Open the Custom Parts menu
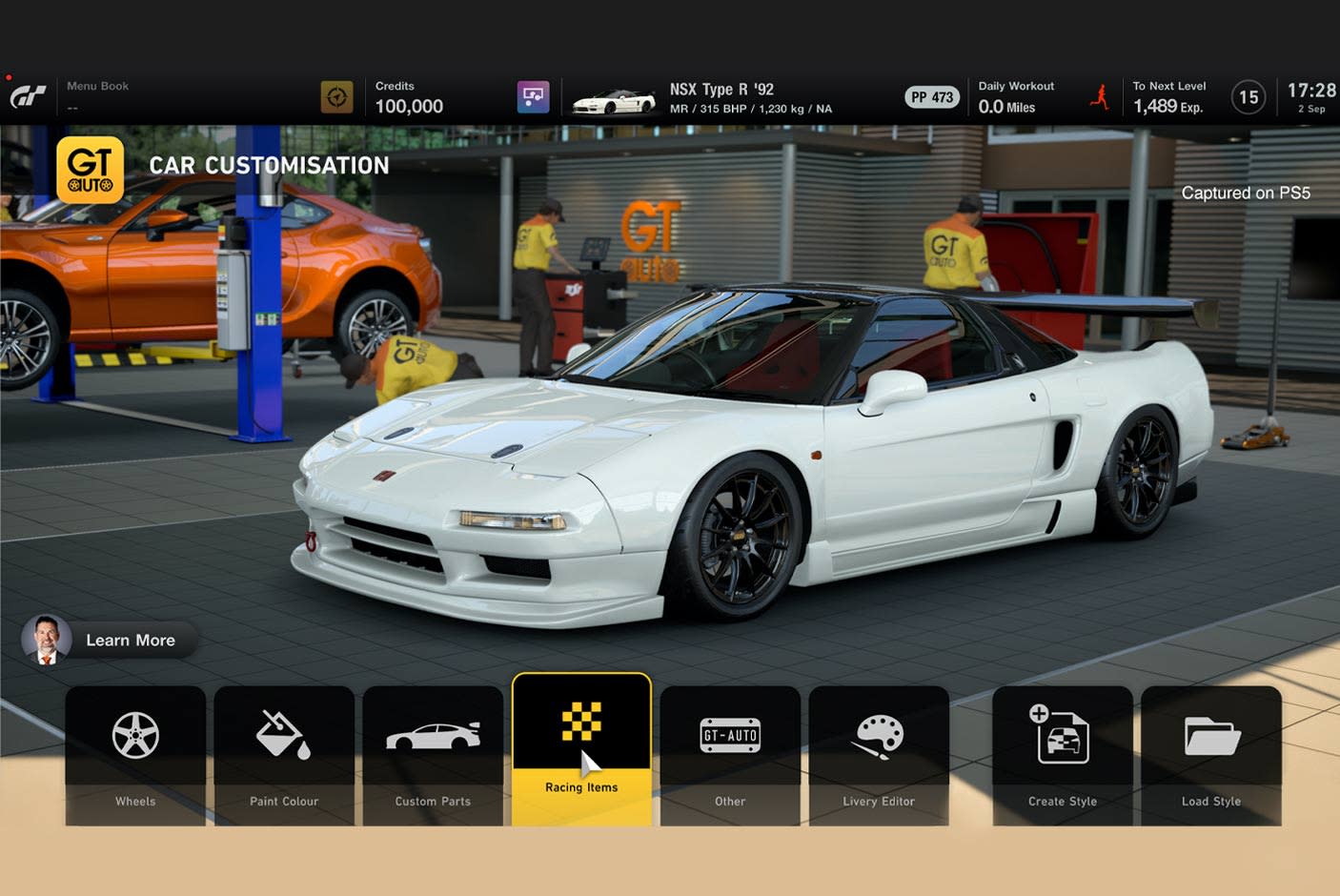Viewport: 1340px width, 896px height. tap(433, 753)
